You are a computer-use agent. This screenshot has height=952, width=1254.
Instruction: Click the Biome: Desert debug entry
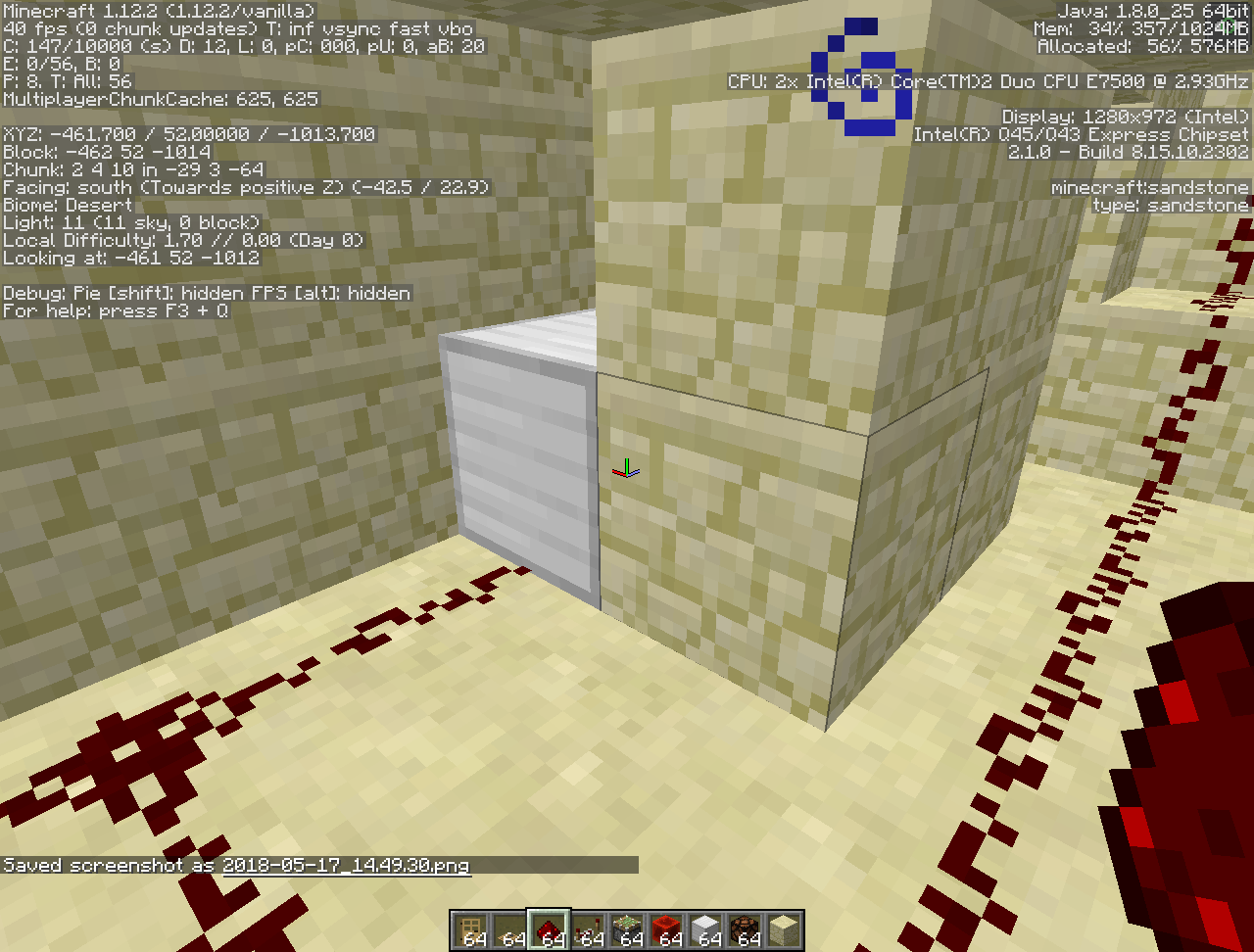coord(67,205)
